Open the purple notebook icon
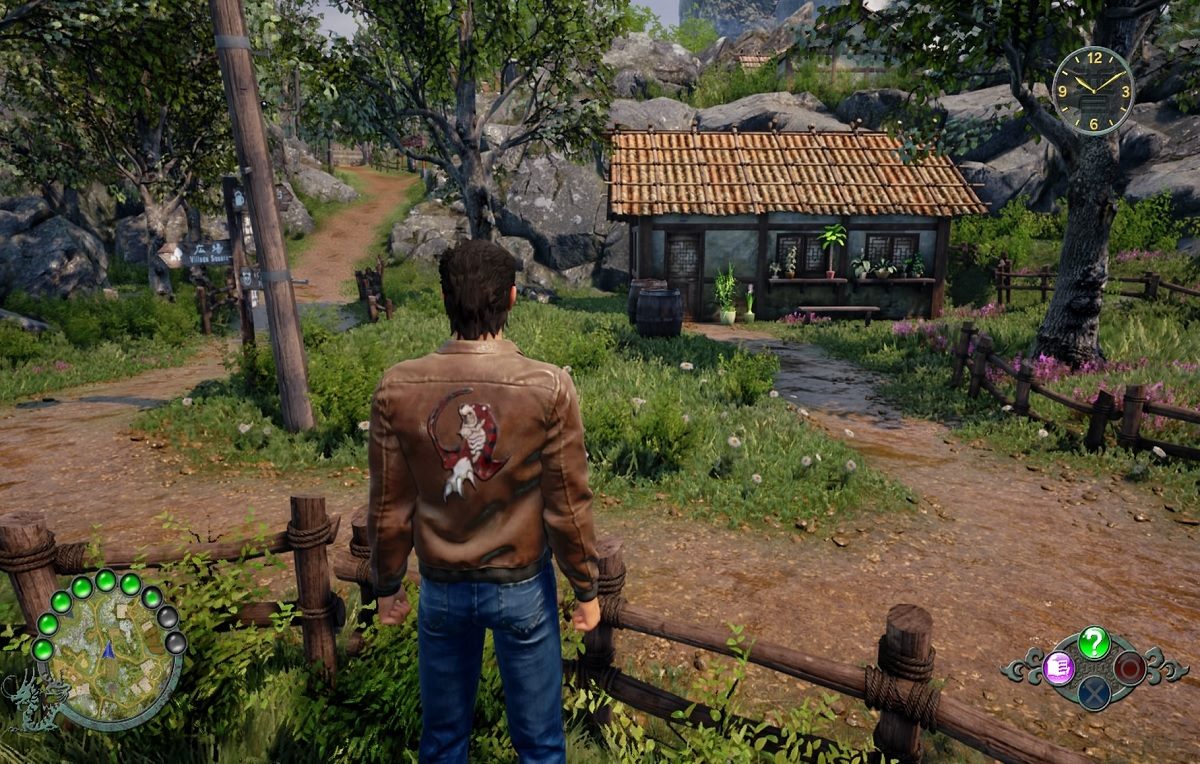Image resolution: width=1200 pixels, height=764 pixels. point(1058,667)
